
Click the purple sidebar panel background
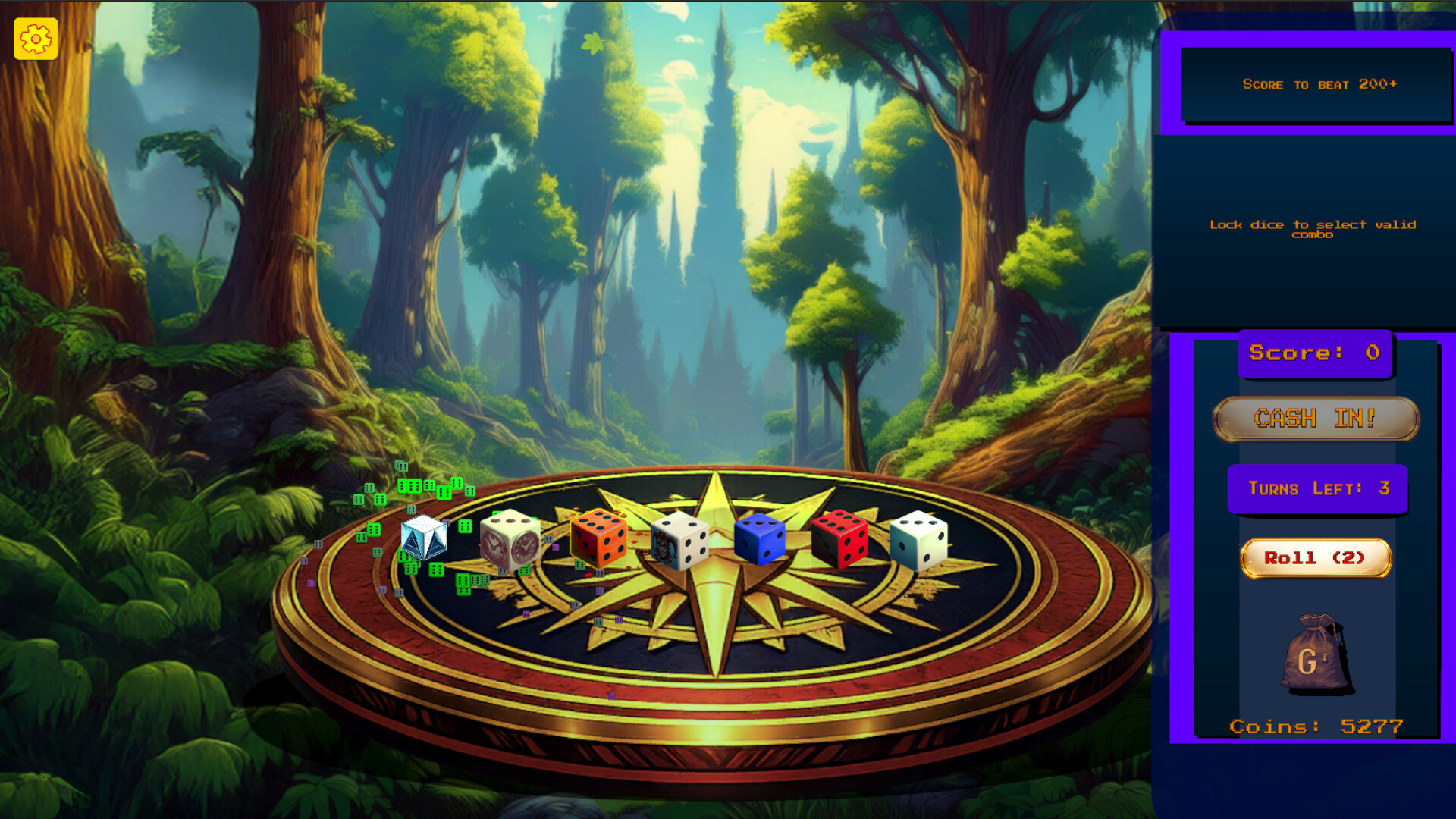click(x=1183, y=531)
